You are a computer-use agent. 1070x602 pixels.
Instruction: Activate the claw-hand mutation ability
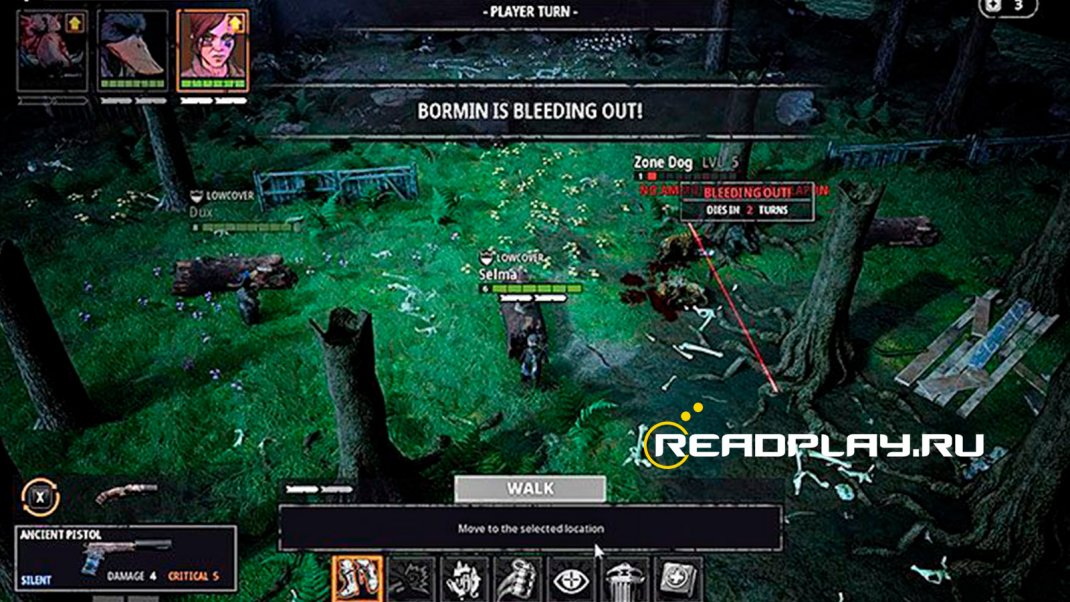pyautogui.click(x=464, y=580)
